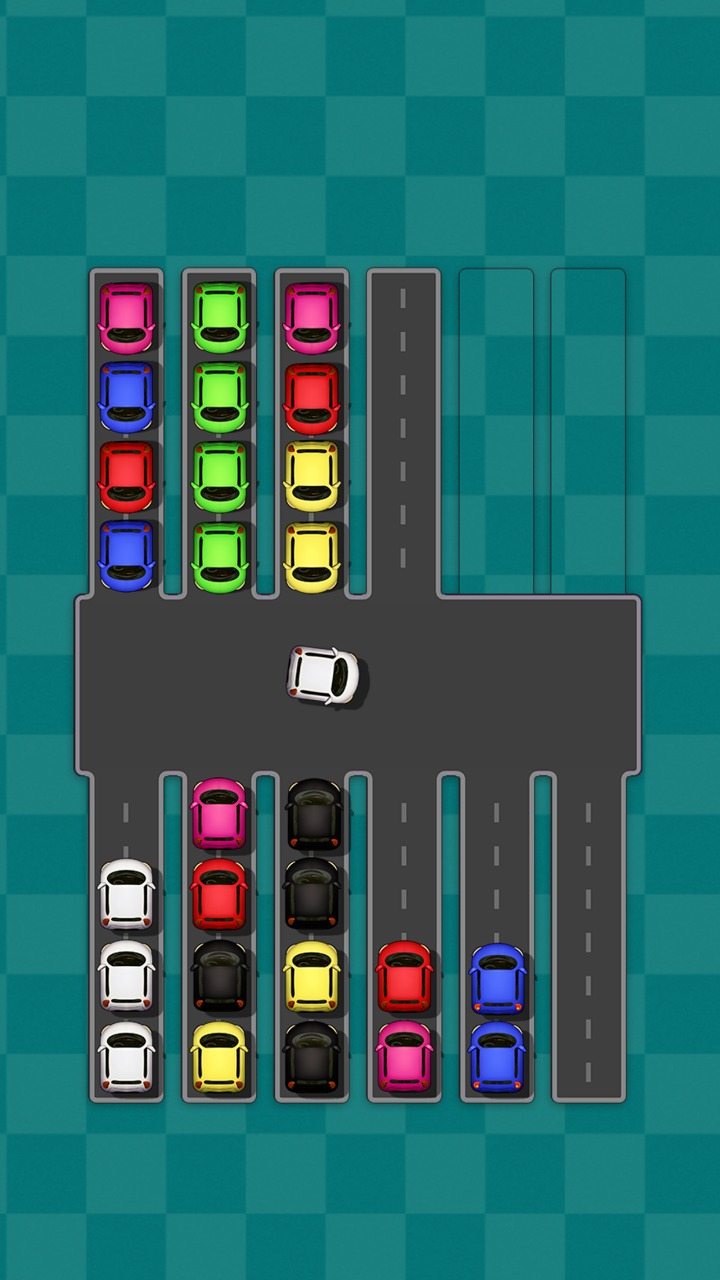Select the empty upper lane with dashed line
Image resolution: width=720 pixels, height=1280 pixels.
click(404, 435)
